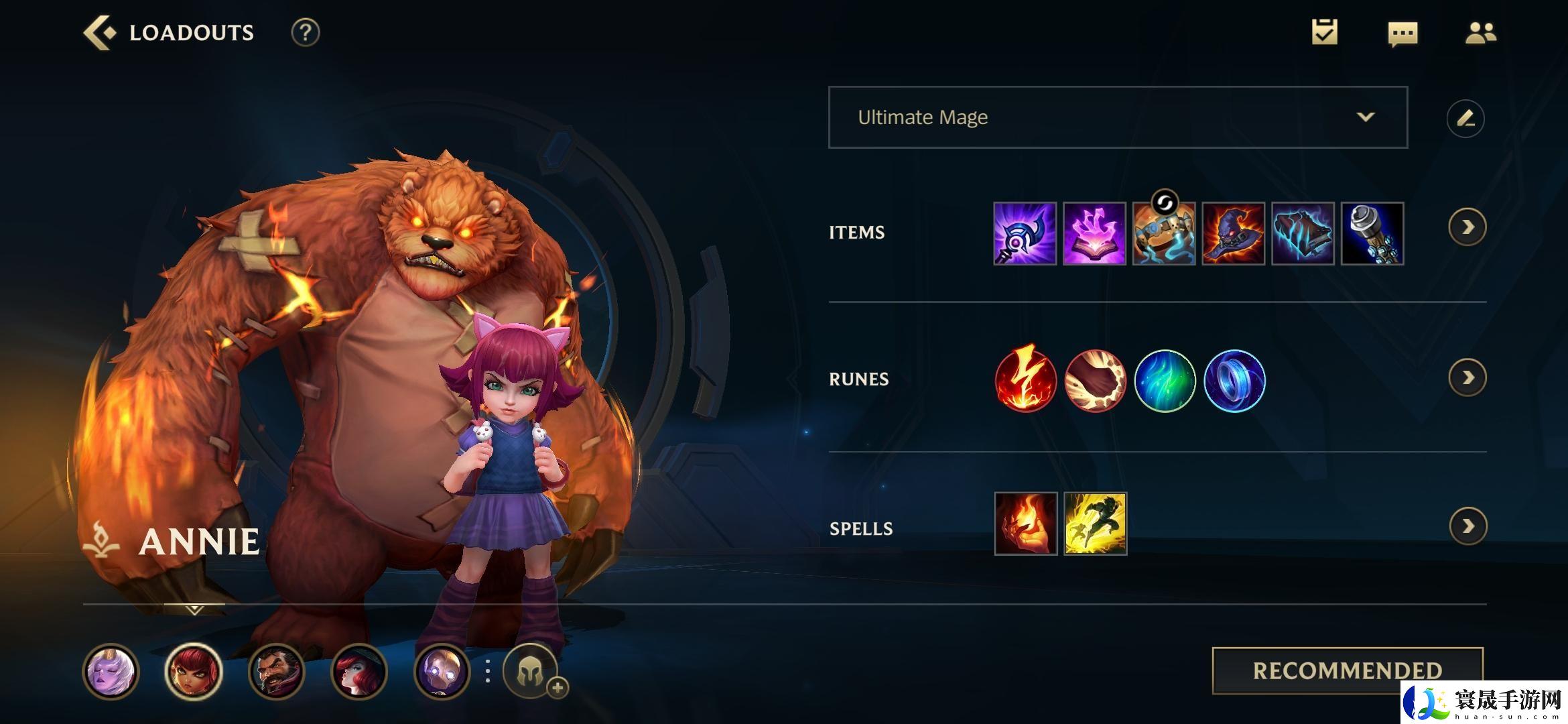
Task: Apply the Recommended loadout
Action: [1347, 670]
